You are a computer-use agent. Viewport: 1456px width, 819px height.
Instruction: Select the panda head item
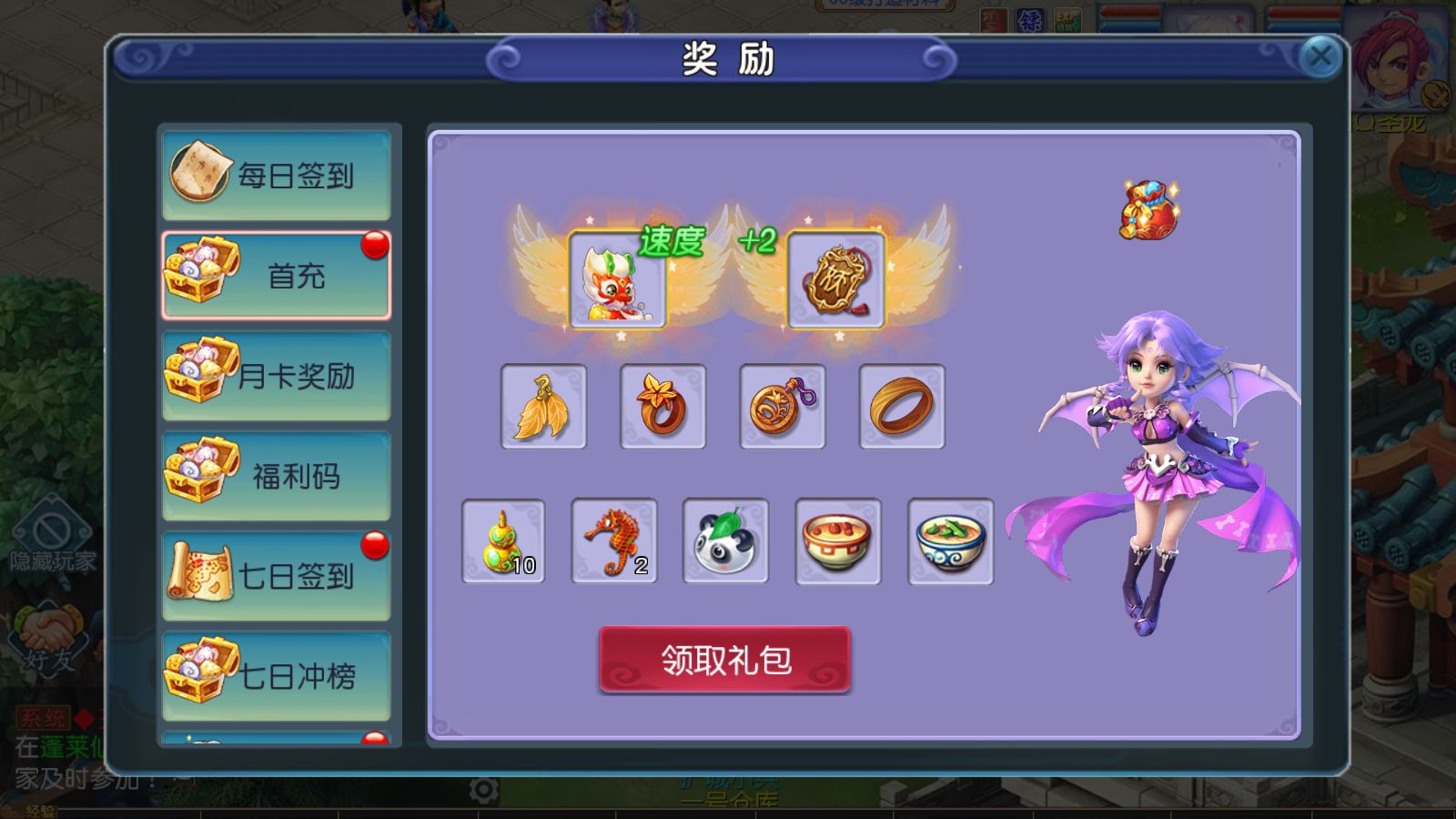[725, 541]
